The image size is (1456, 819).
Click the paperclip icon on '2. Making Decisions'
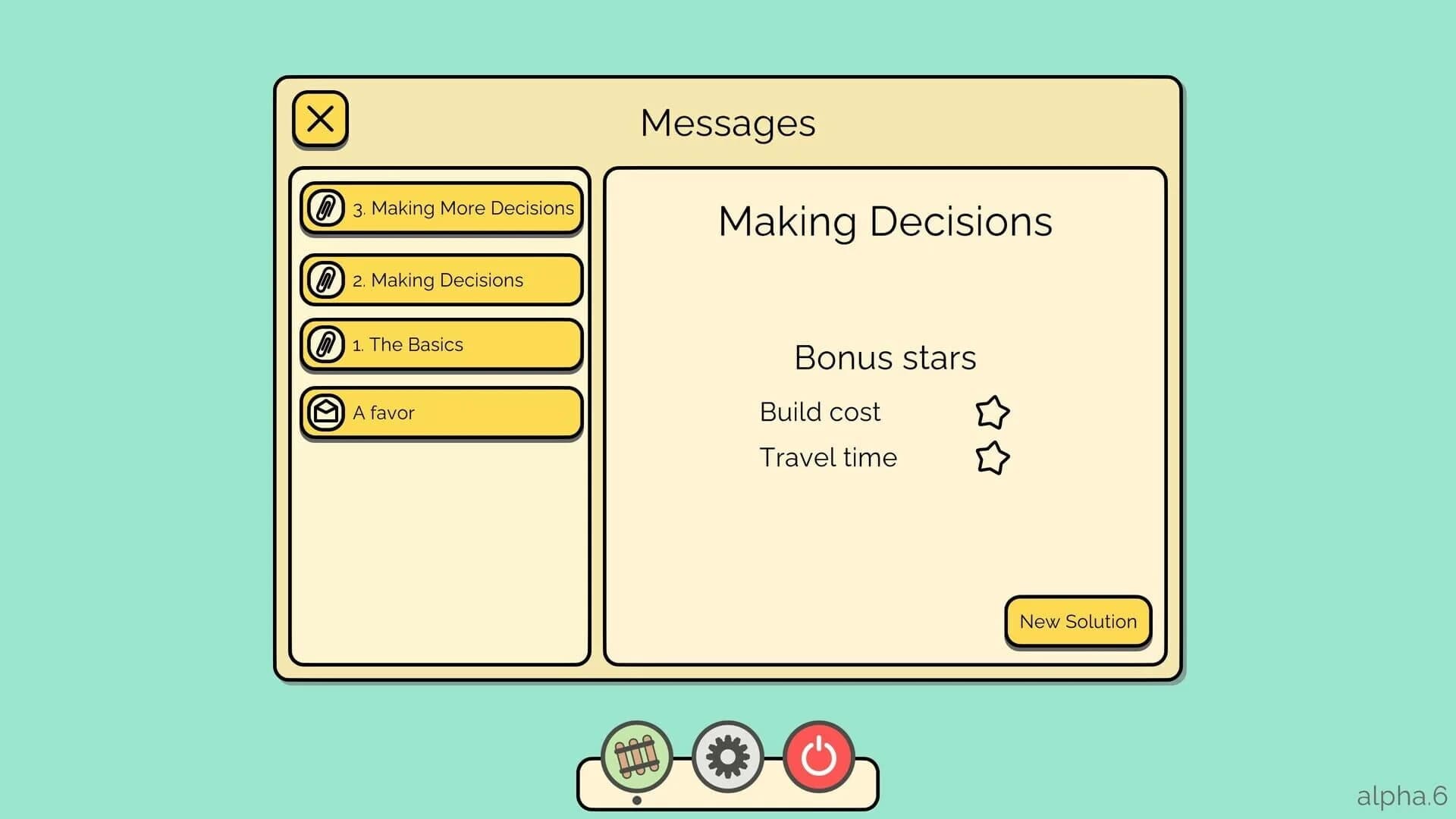[x=327, y=279]
